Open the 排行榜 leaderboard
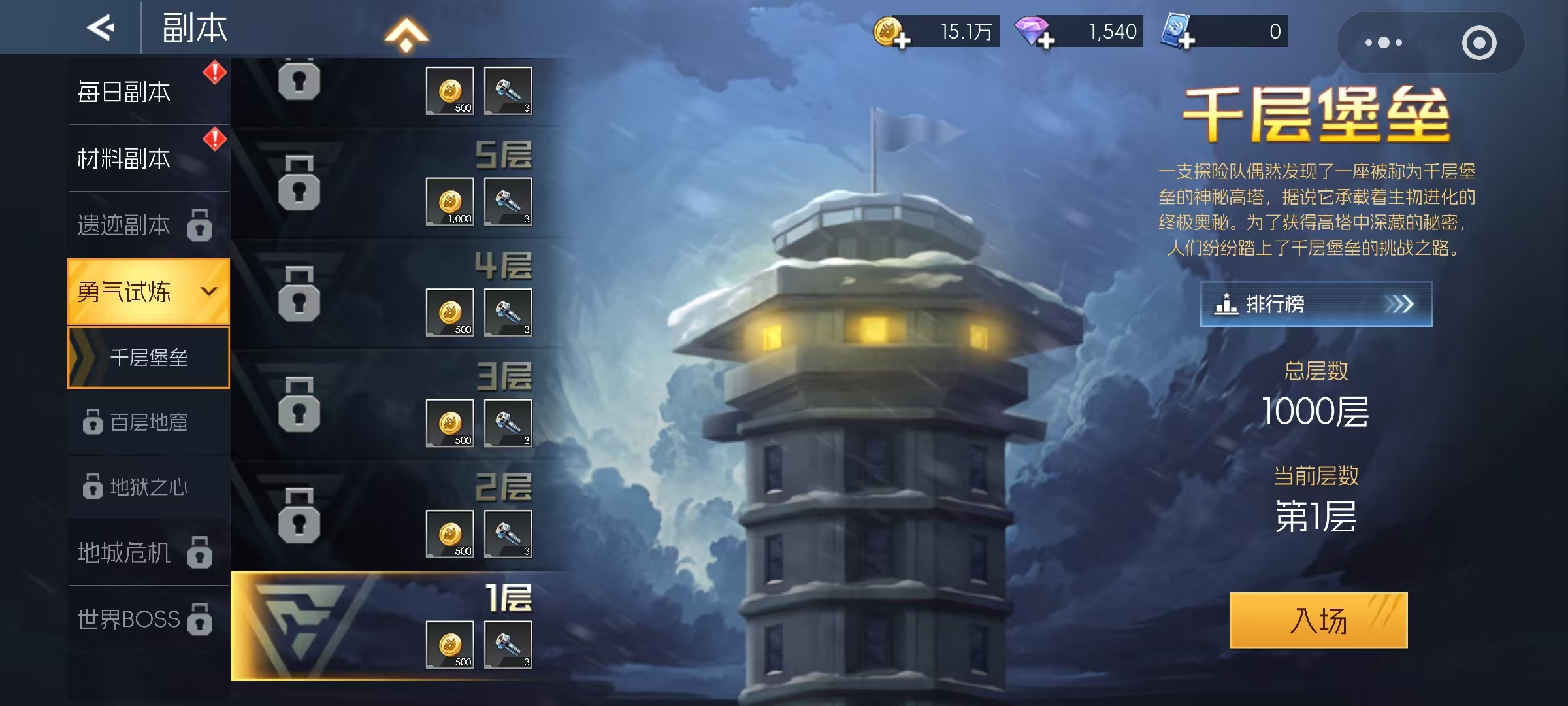1568x706 pixels. pos(1313,304)
